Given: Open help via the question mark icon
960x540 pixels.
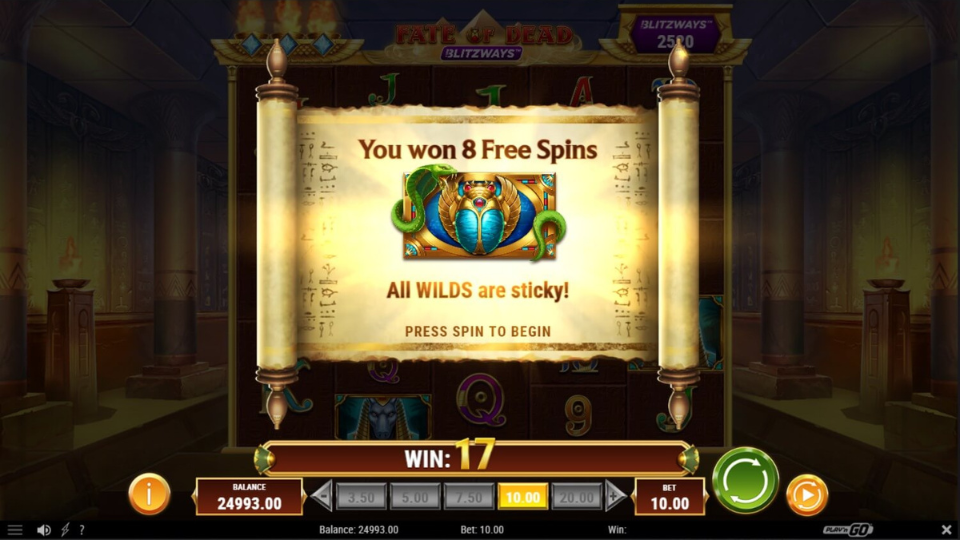Looking at the screenshot, I should click(x=82, y=530).
